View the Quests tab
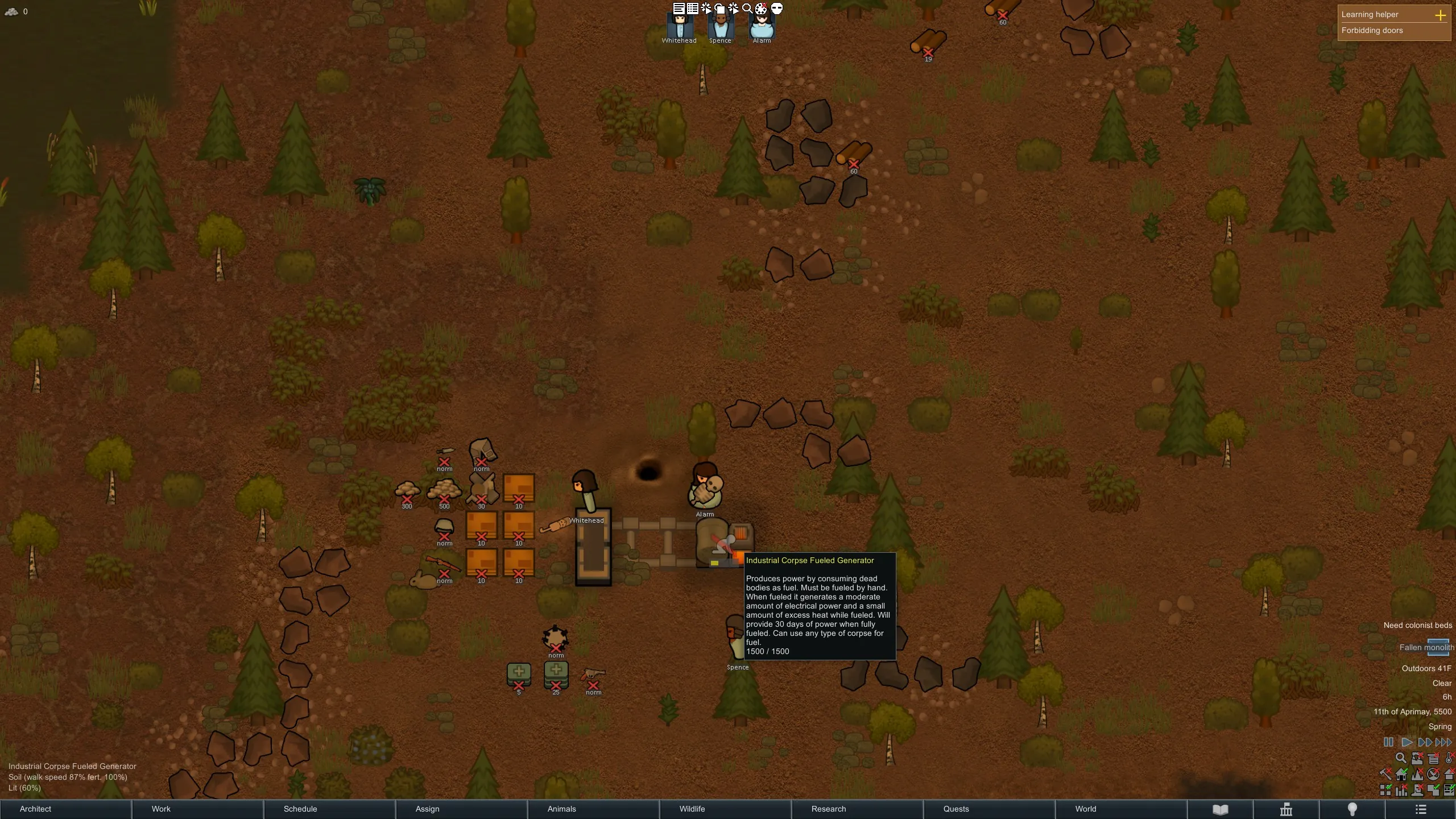The width and height of the screenshot is (1456, 819). [989, 809]
